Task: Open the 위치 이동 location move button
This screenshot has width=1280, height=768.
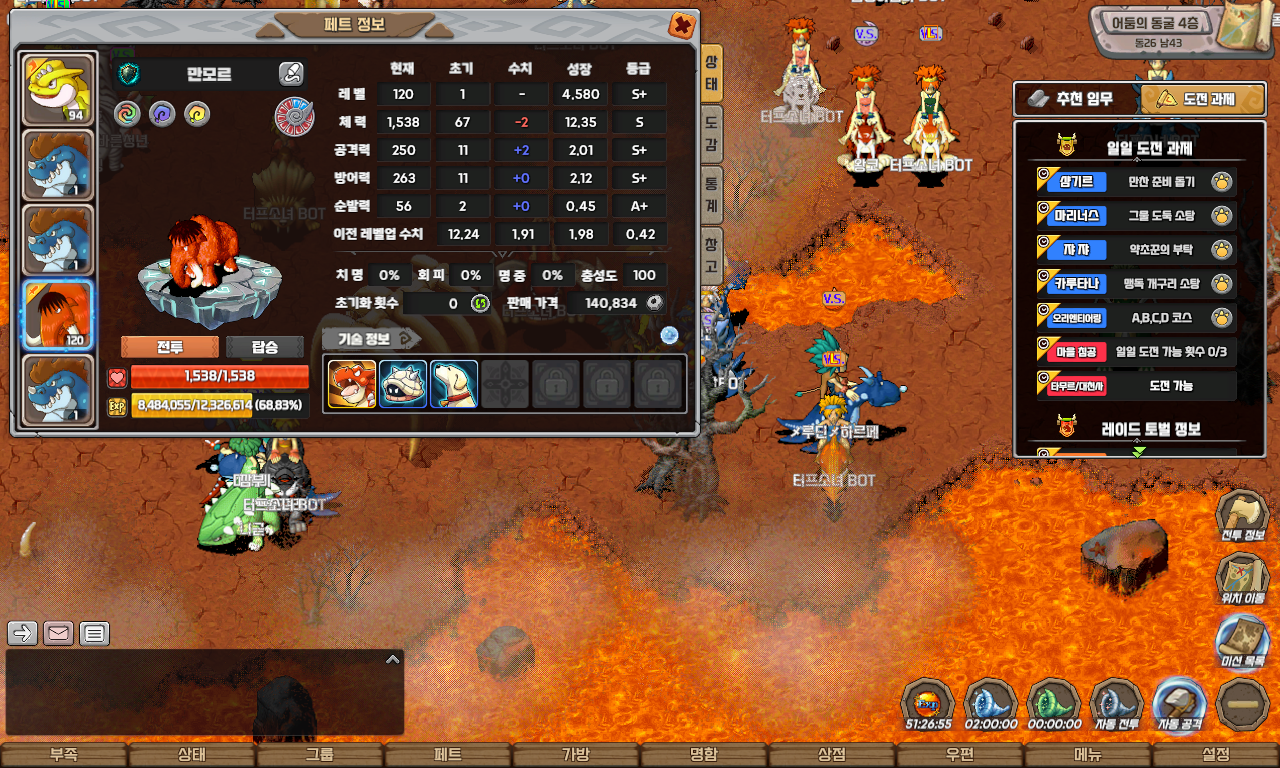Action: pyautogui.click(x=1242, y=582)
